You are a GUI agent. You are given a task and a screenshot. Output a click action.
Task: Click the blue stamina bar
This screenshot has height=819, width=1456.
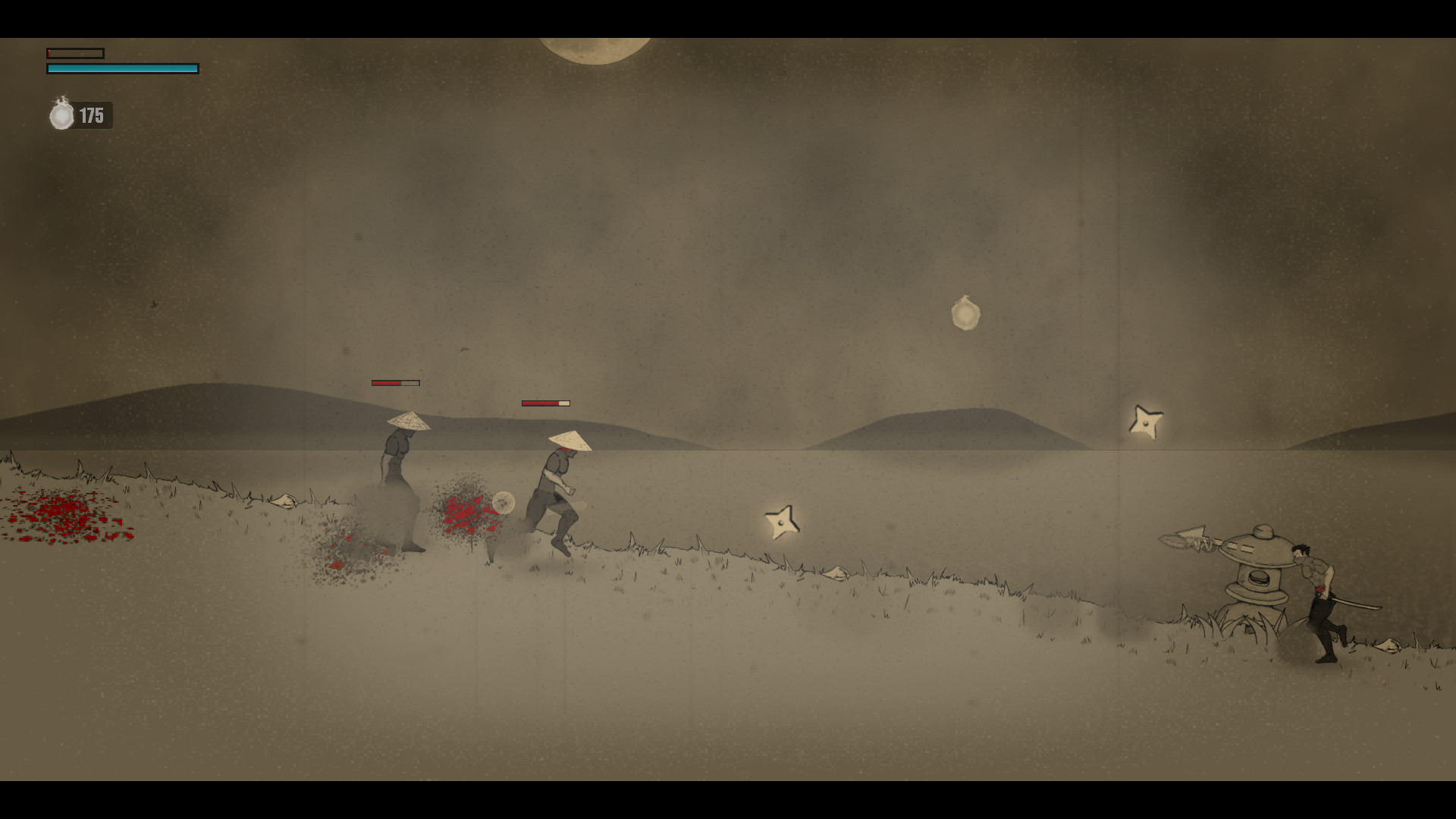[x=121, y=68]
